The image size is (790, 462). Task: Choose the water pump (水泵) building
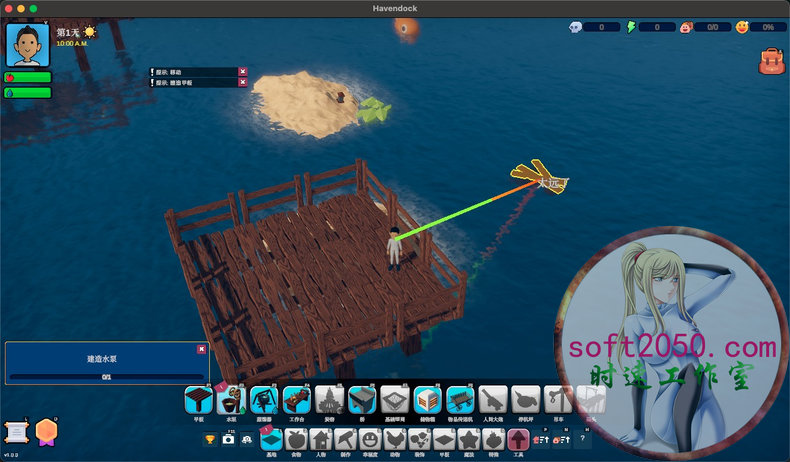231,401
